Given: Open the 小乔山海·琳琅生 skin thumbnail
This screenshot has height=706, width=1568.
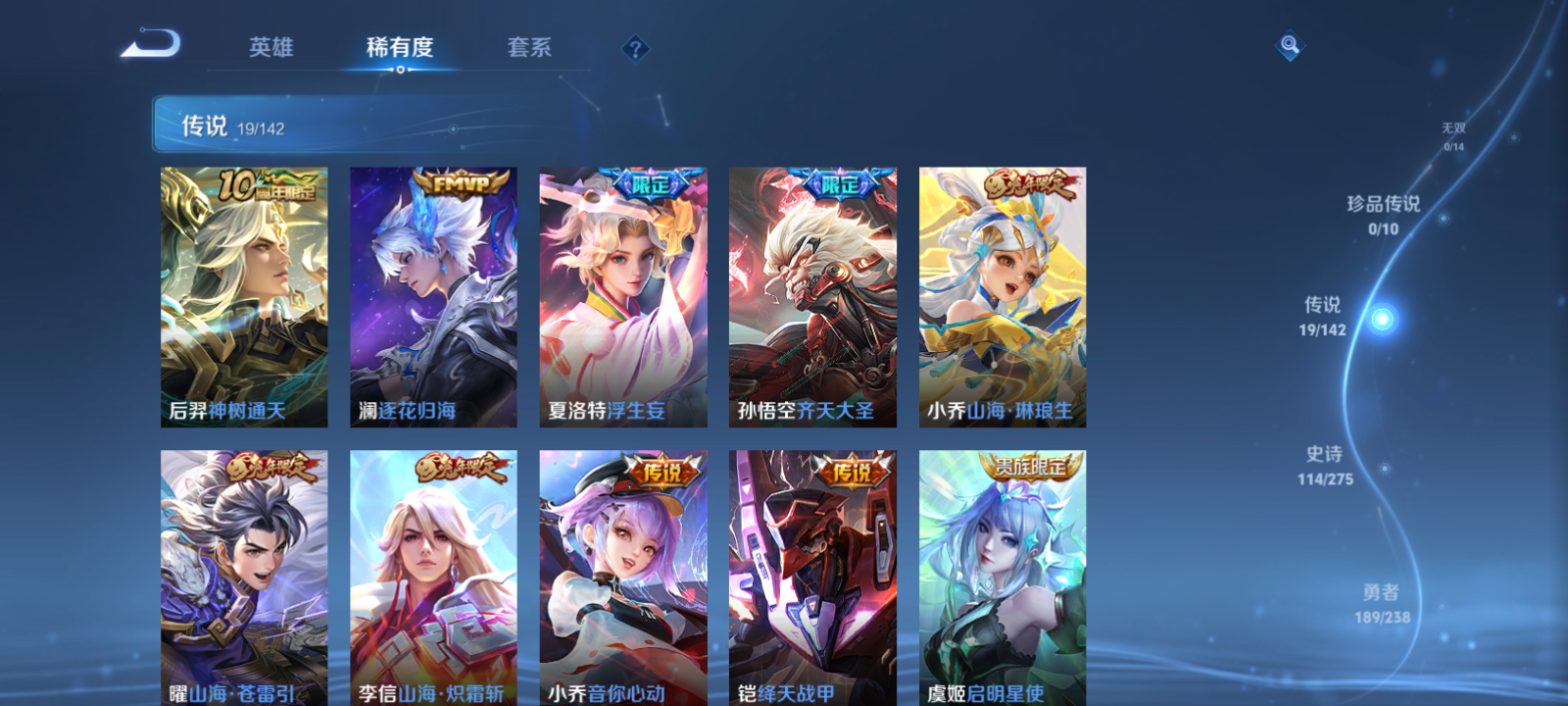Looking at the screenshot, I should (1004, 294).
